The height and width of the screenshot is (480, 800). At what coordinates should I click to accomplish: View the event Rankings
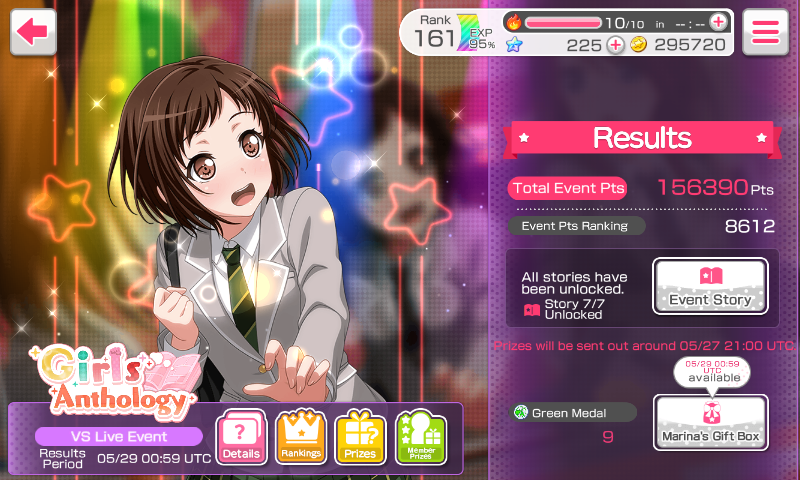click(300, 437)
